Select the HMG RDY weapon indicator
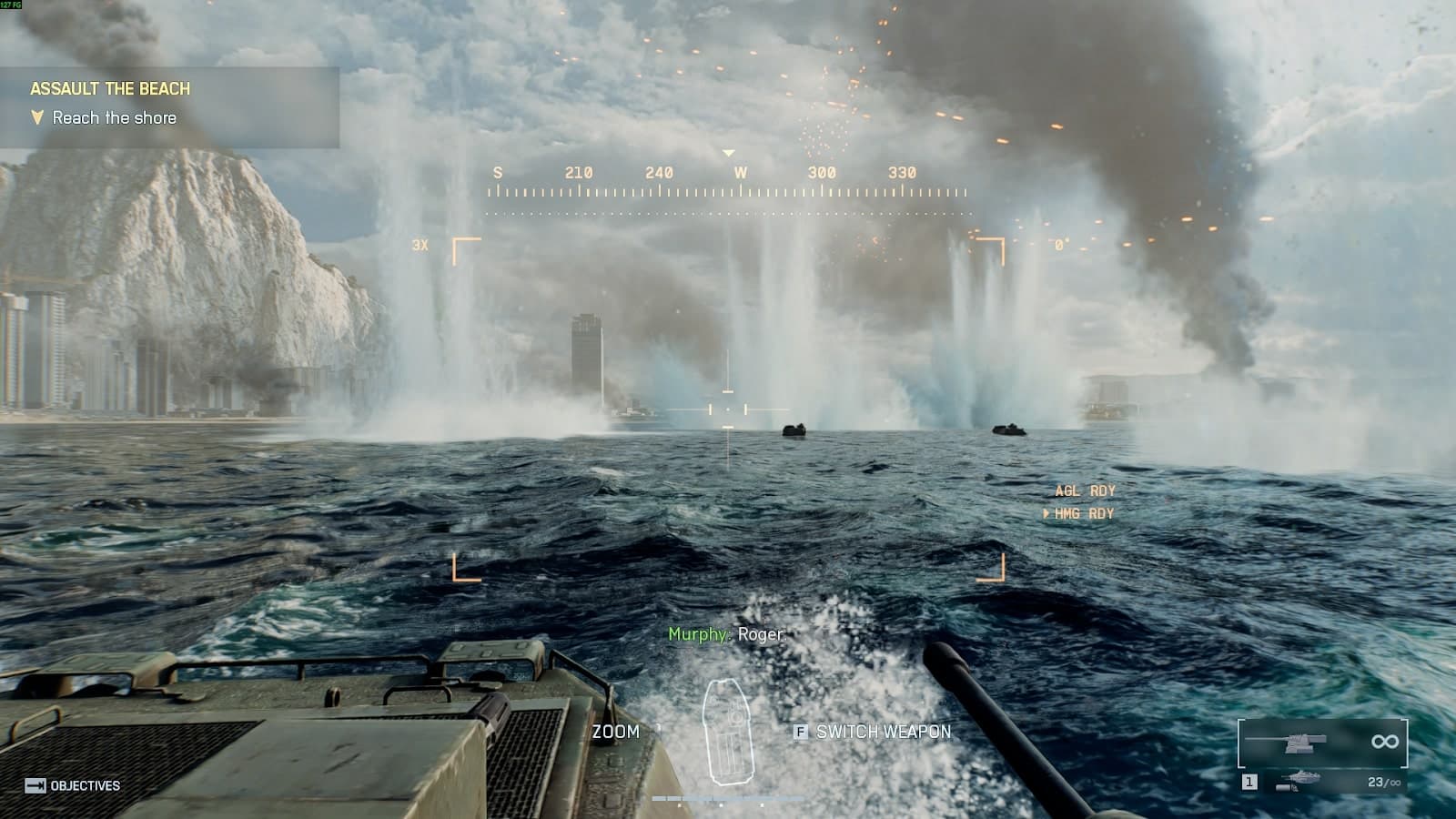Screen dimensions: 1456x819 (x=1084, y=513)
